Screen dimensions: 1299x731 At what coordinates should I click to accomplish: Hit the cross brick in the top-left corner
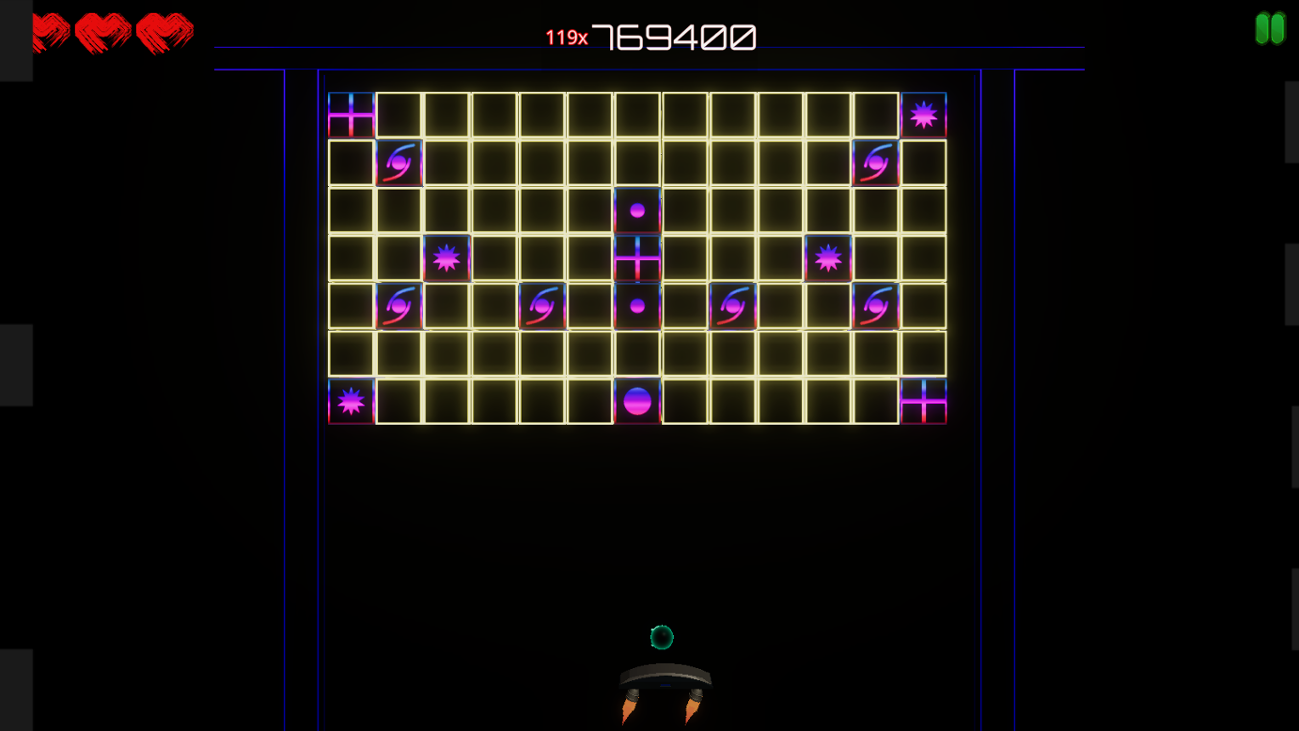(x=351, y=114)
